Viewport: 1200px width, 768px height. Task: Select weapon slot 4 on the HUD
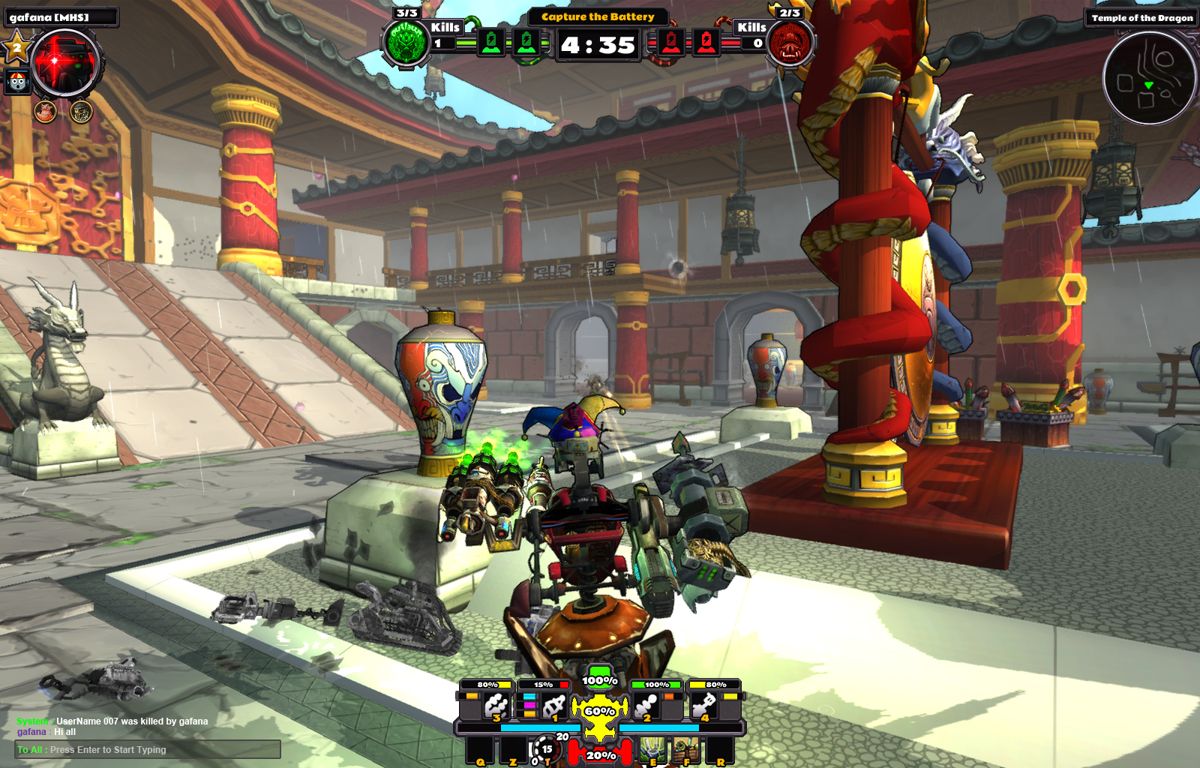pos(705,706)
